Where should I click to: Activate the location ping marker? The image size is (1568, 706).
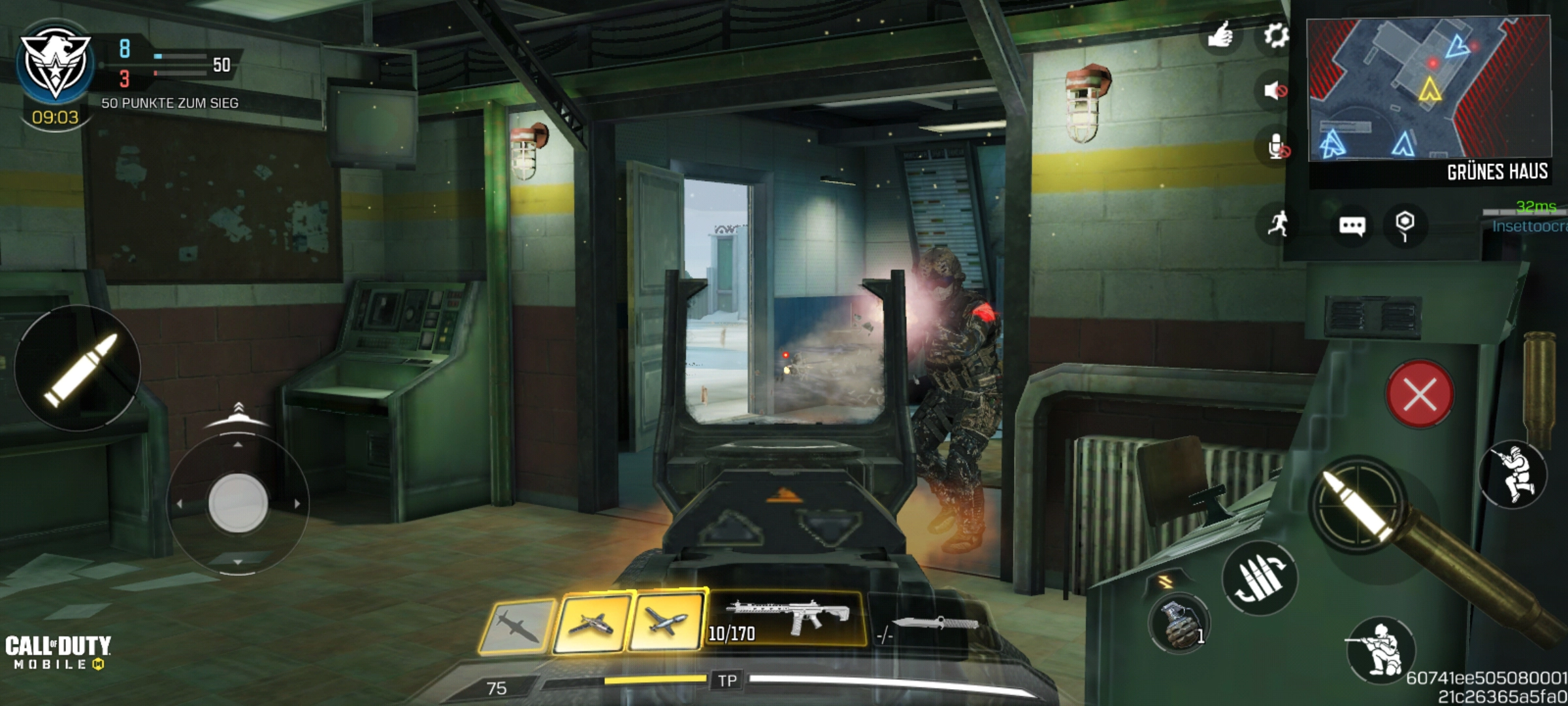tap(1405, 224)
